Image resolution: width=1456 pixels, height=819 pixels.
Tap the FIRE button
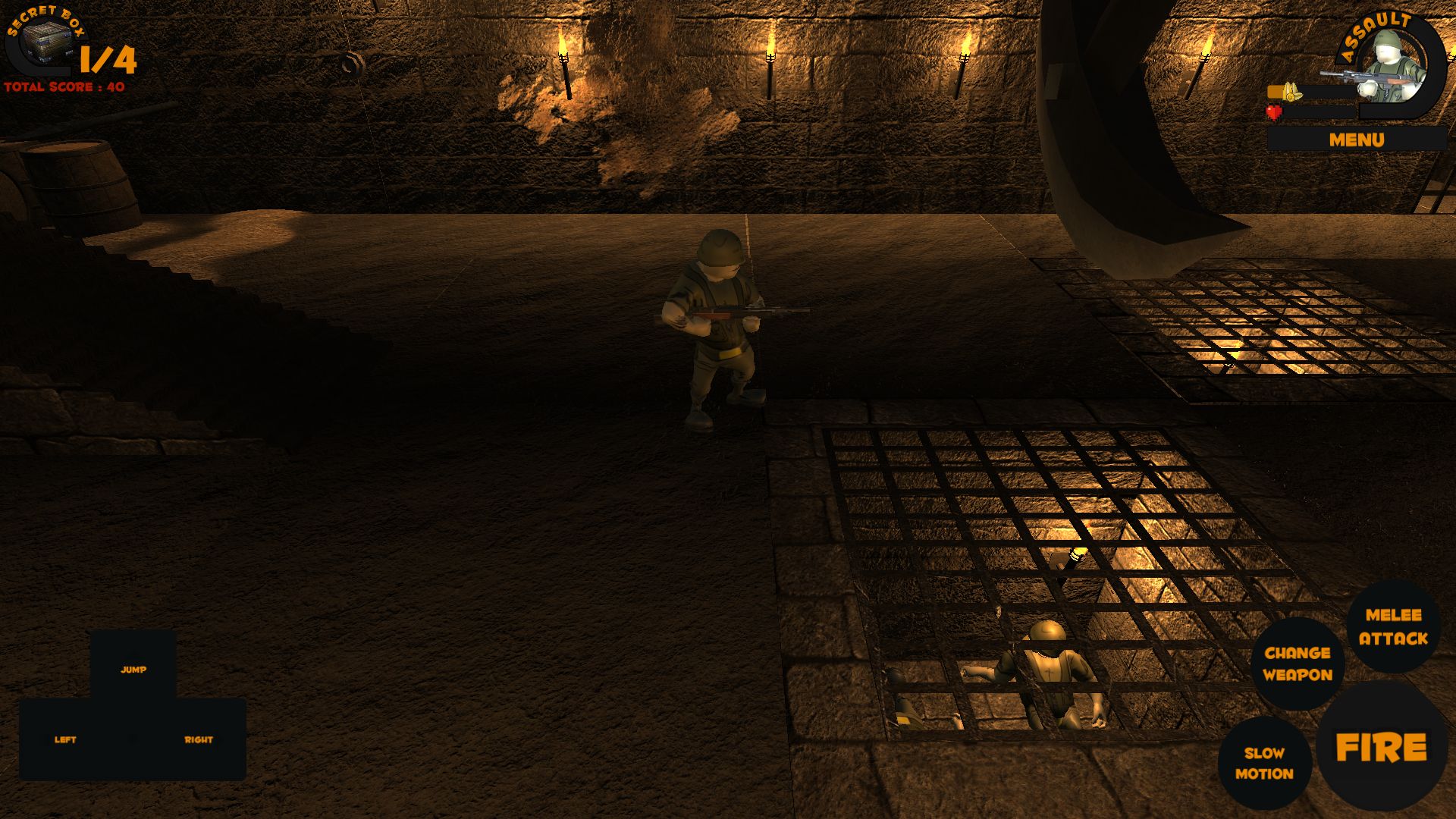[1381, 747]
